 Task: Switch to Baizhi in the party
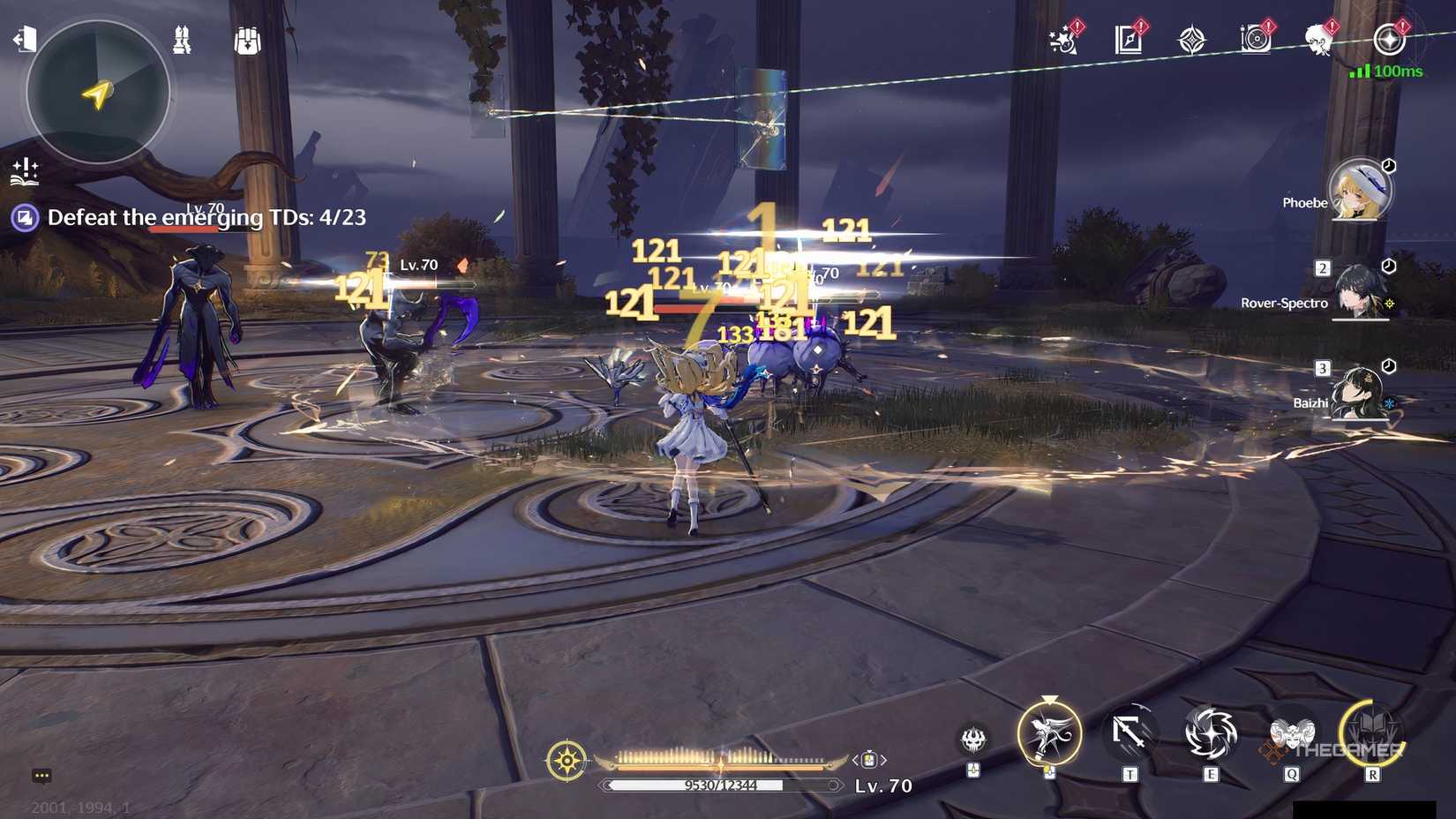1358,394
